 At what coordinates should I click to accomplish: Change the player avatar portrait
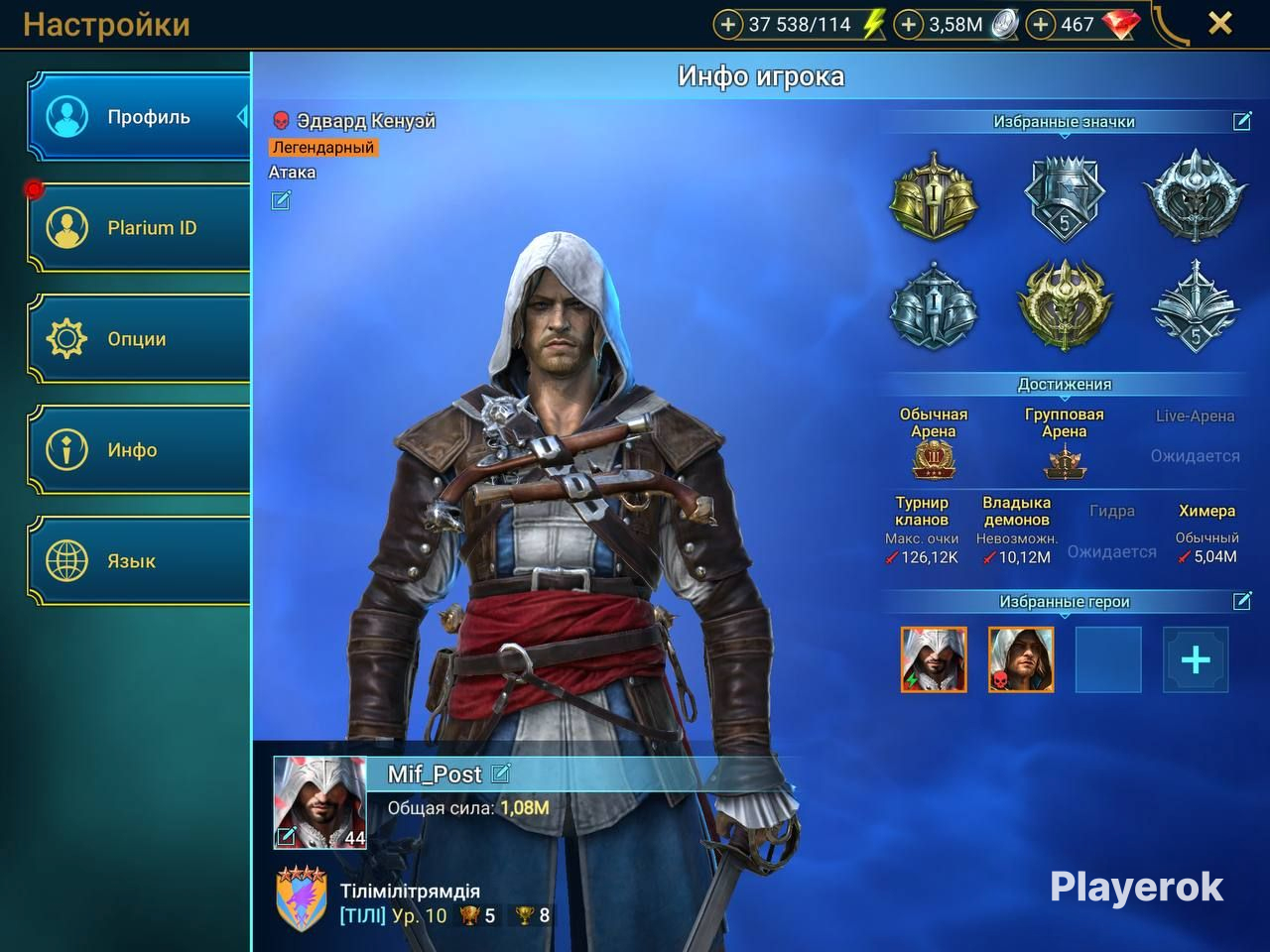[x=319, y=802]
